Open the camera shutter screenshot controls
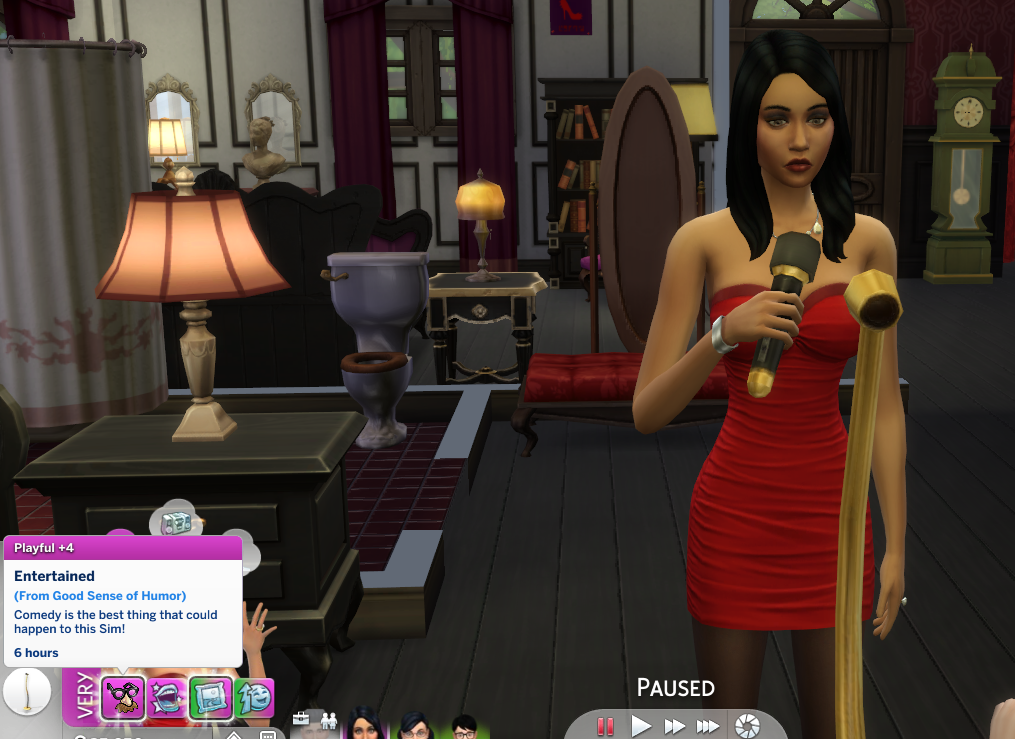 [746, 726]
